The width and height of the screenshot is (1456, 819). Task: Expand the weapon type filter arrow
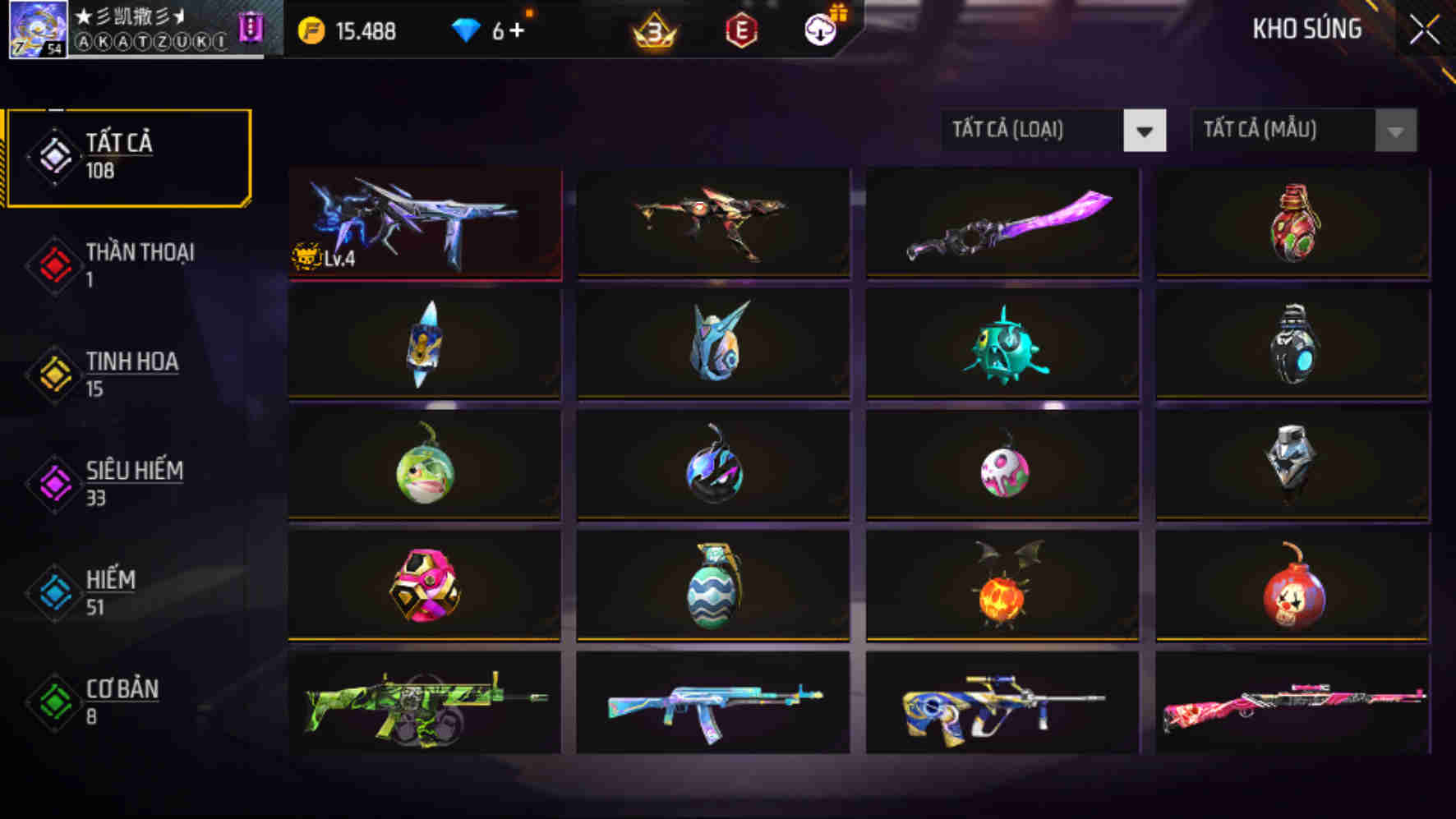(1145, 129)
